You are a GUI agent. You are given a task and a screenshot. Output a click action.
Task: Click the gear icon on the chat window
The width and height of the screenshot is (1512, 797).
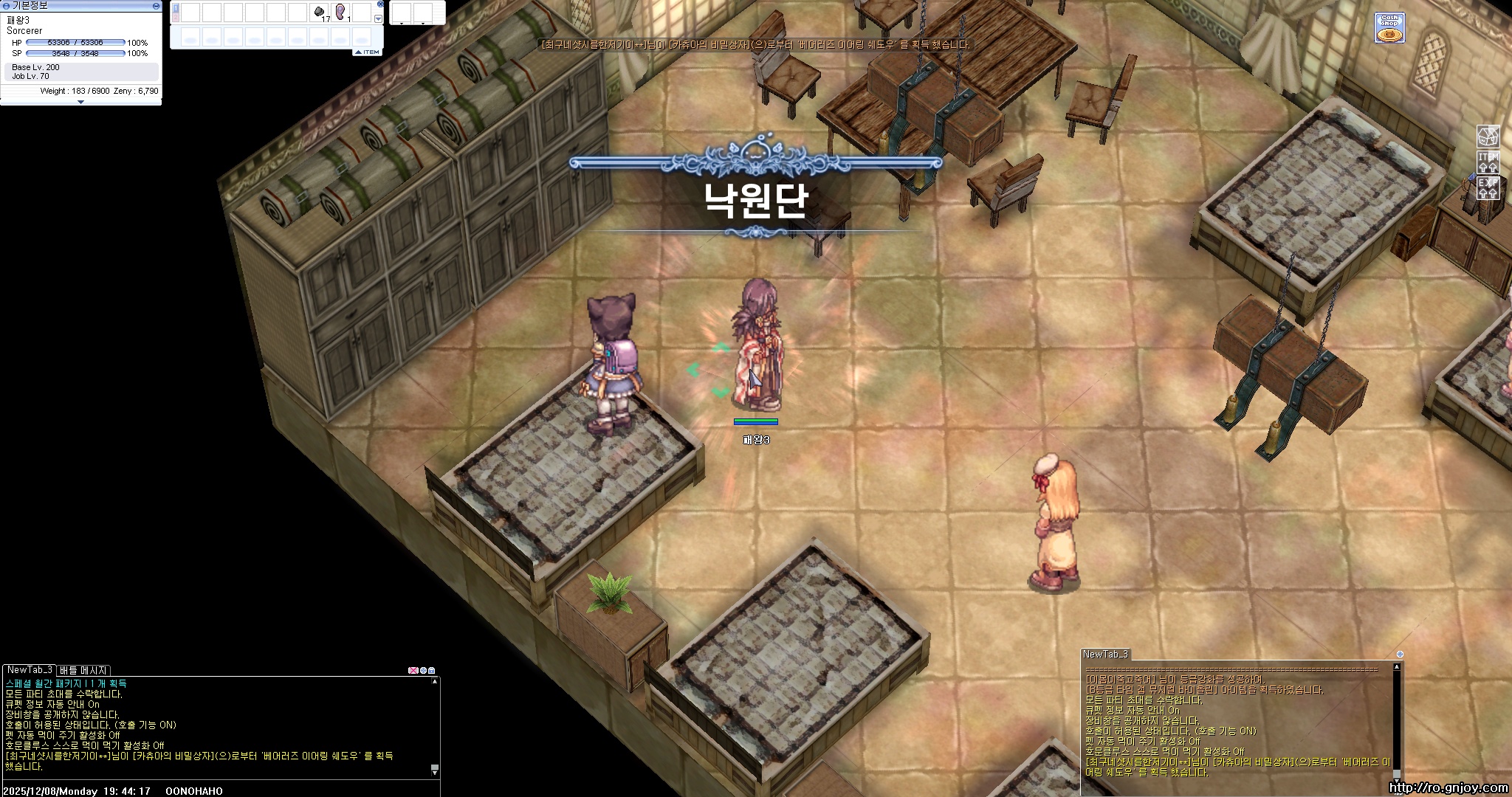(x=422, y=671)
